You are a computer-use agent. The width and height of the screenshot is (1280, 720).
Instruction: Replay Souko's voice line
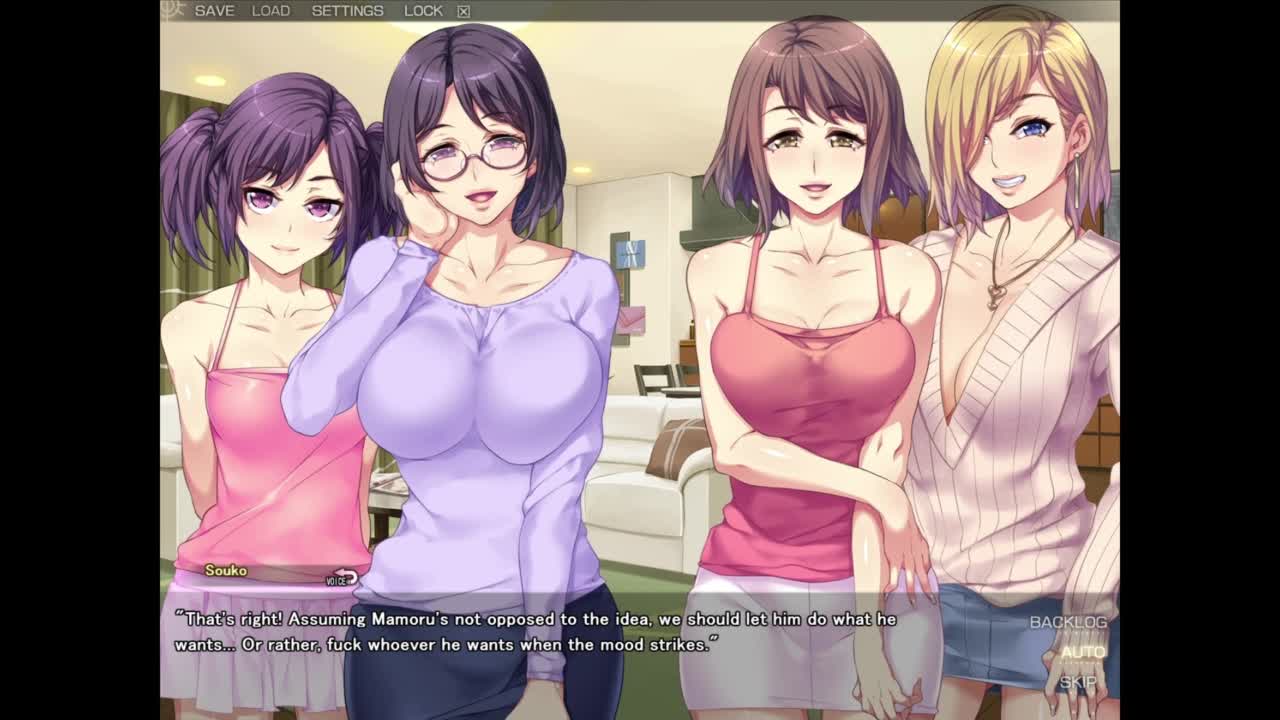pos(342,578)
